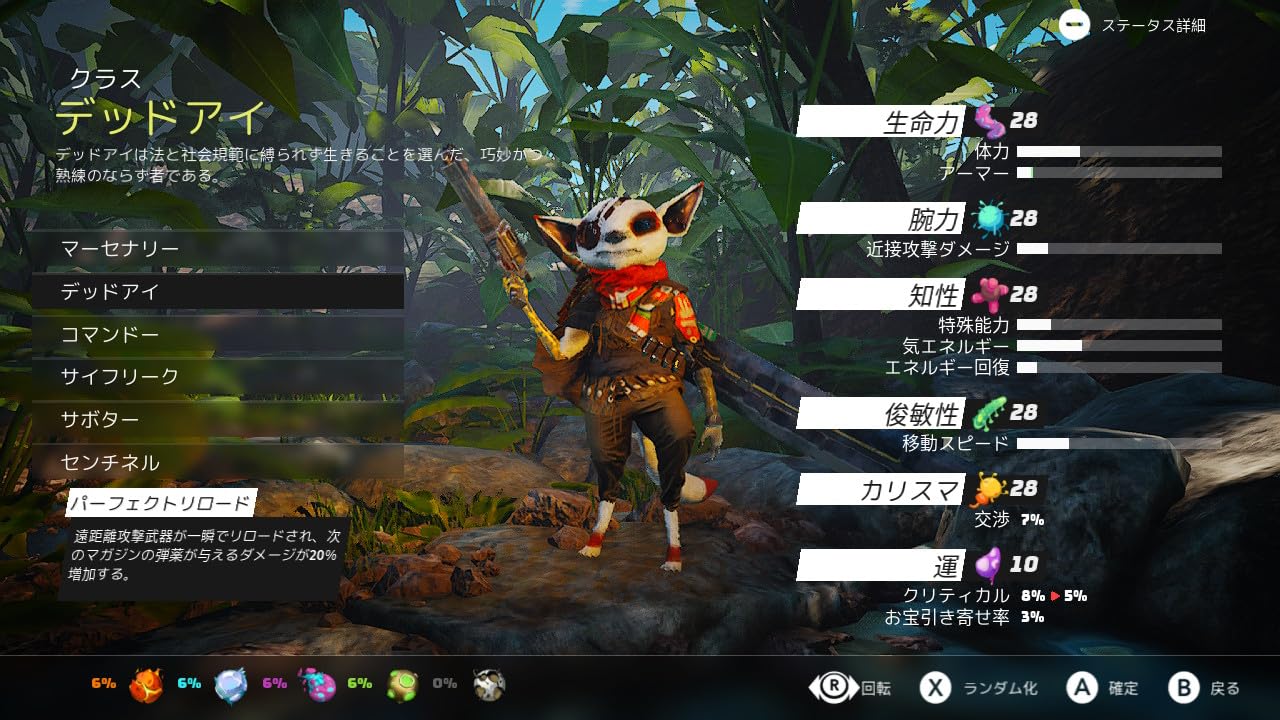Image resolution: width=1280 pixels, height=720 pixels.
Task: Open ステータス詳細 via the top-right icon
Action: [1076, 26]
